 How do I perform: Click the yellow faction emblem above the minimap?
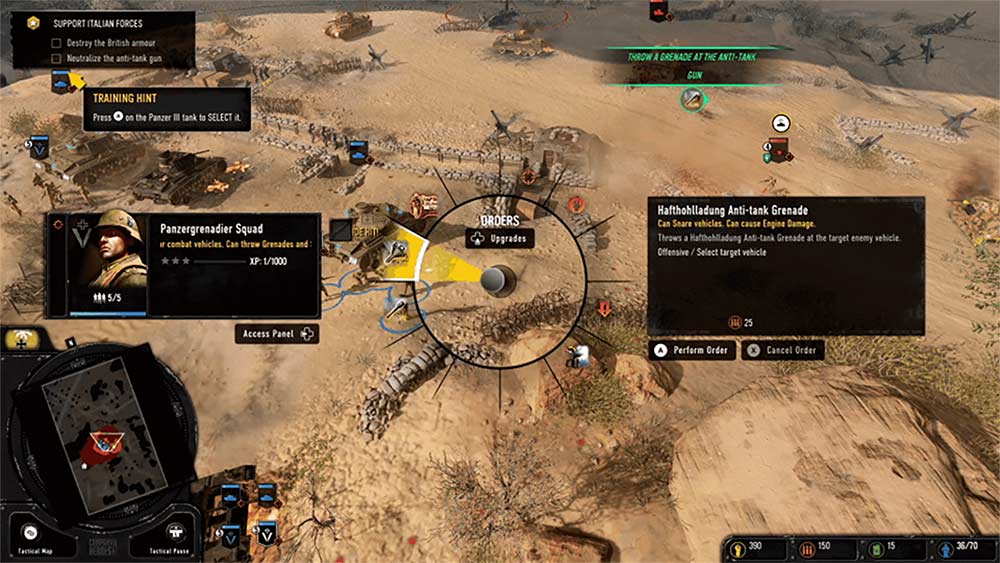tap(22, 339)
